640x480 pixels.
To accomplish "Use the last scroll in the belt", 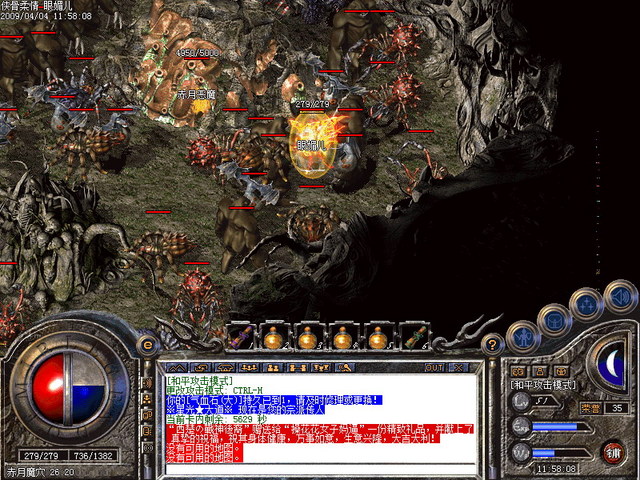I will tap(415, 337).
